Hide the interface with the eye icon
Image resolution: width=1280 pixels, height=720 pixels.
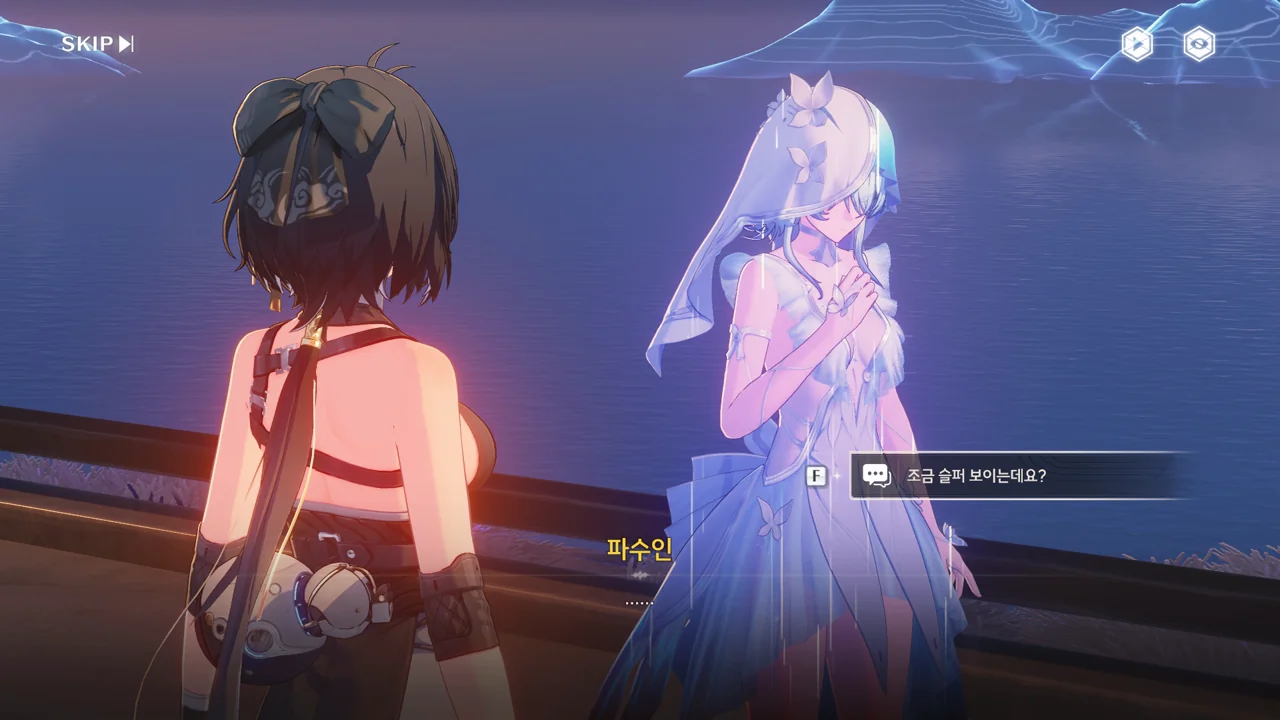coord(1199,44)
